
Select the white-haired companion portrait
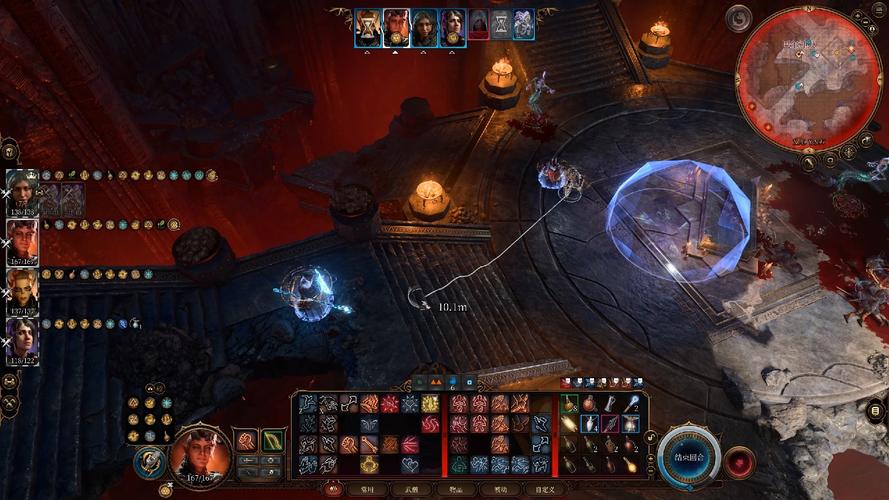pos(22,190)
